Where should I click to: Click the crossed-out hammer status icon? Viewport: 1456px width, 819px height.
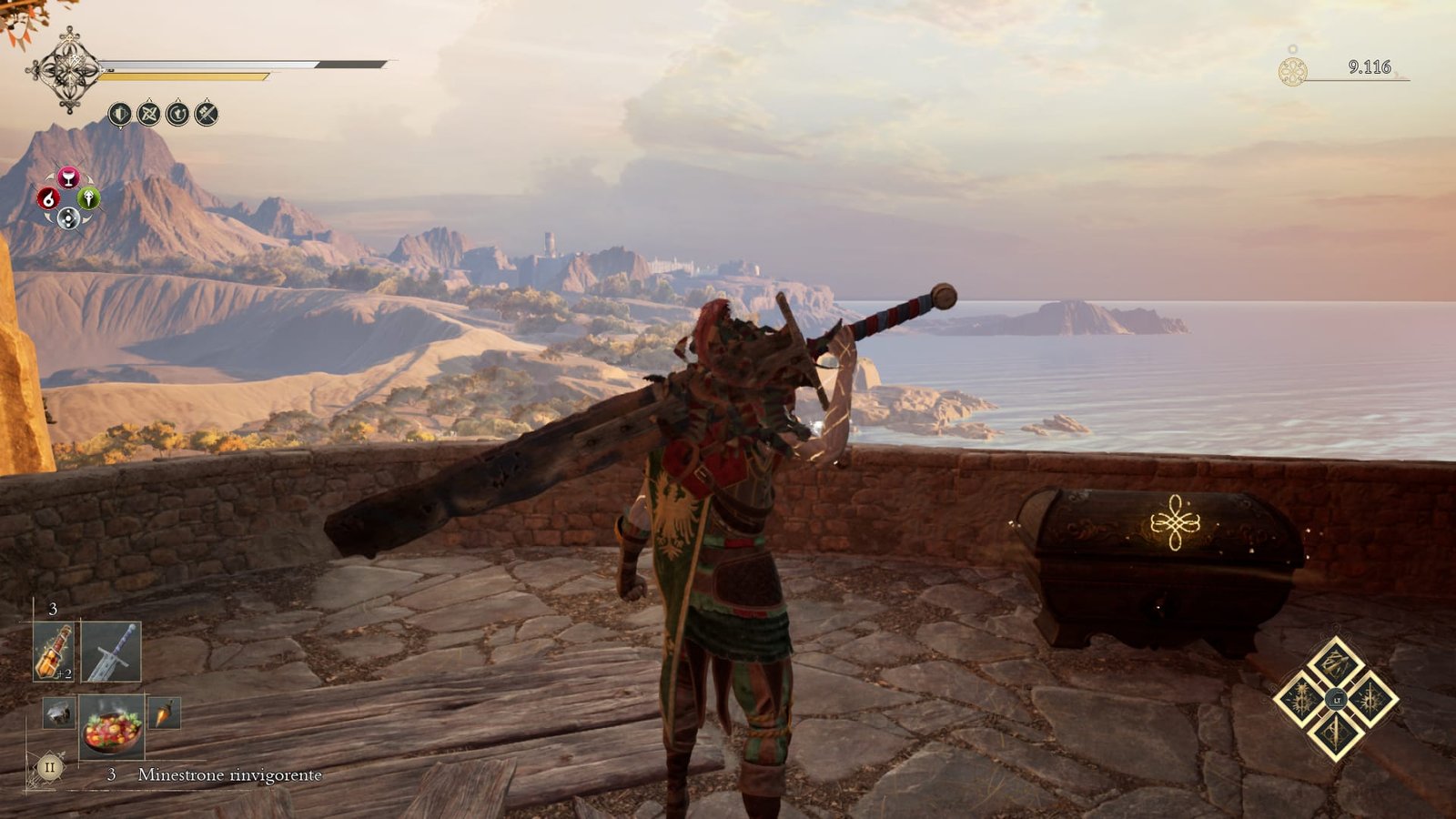207,114
